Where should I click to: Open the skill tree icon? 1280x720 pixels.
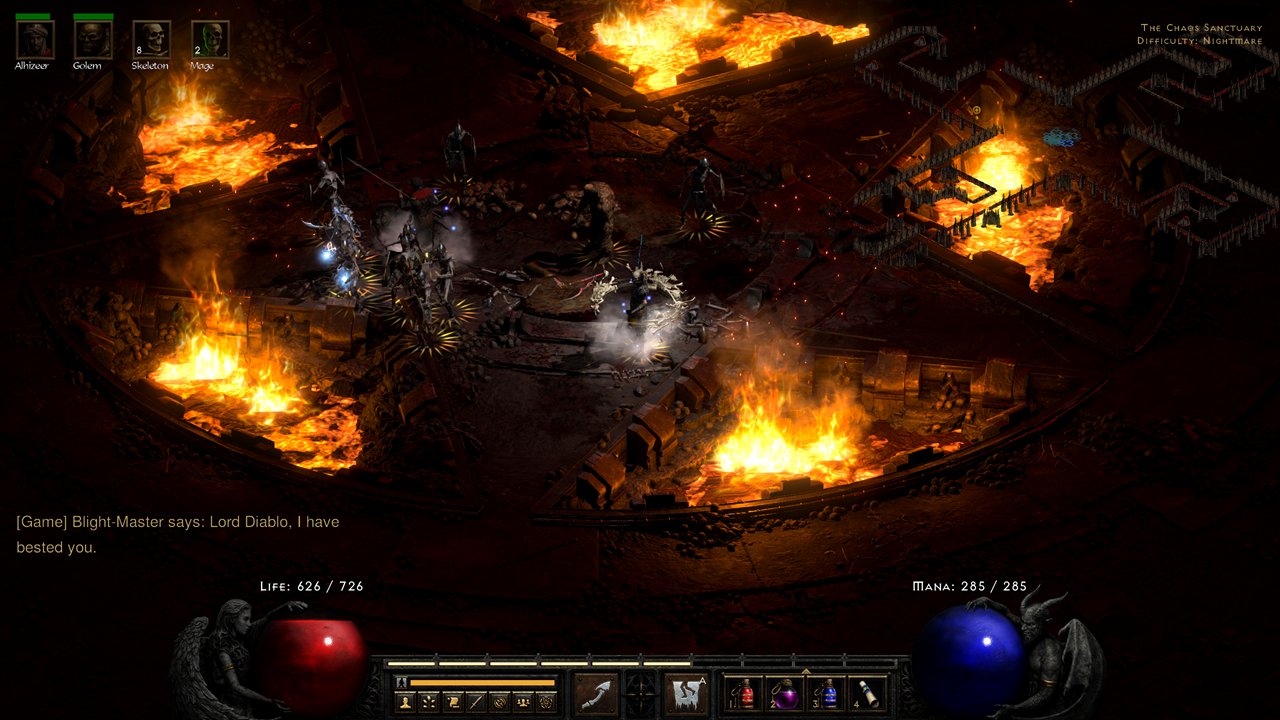click(x=430, y=701)
